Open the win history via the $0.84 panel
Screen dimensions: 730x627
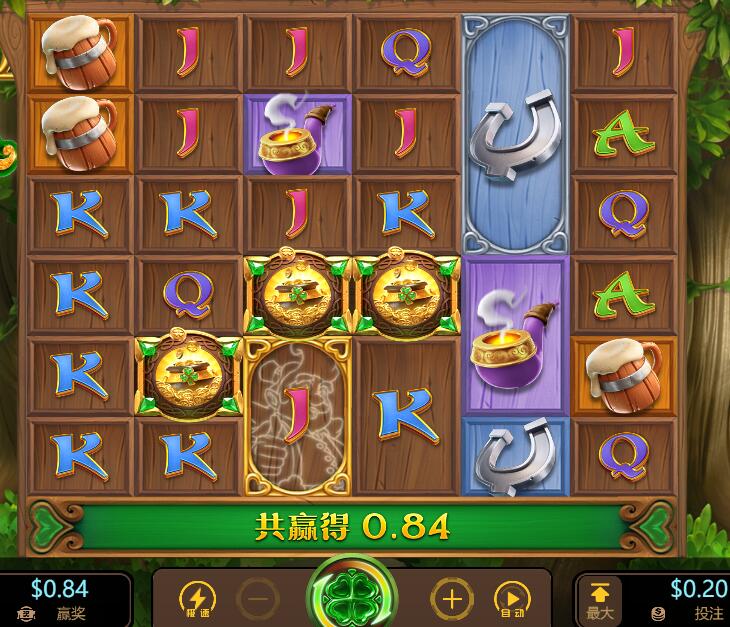coord(60,598)
